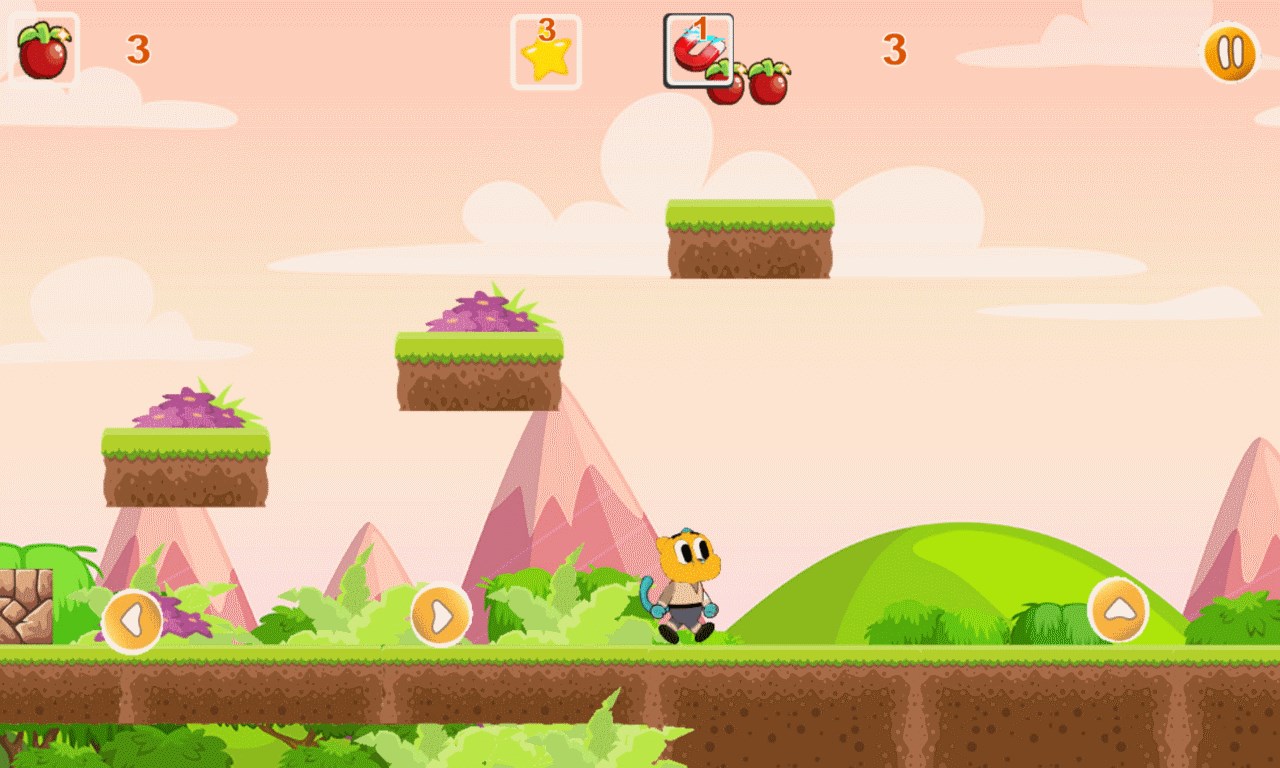Activate the magnet power-up slot
Viewport: 1280px width, 768px height.
[698, 50]
